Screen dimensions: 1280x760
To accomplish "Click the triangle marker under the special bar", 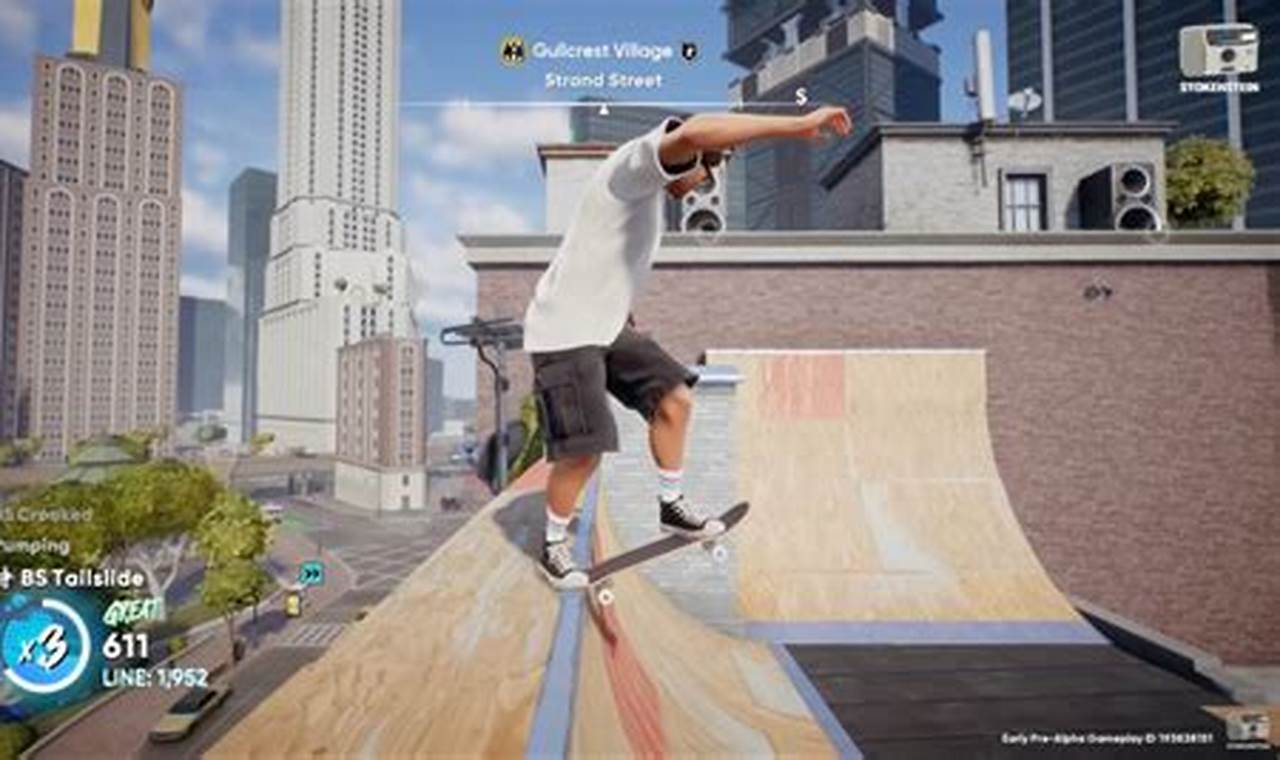I will 603,110.
